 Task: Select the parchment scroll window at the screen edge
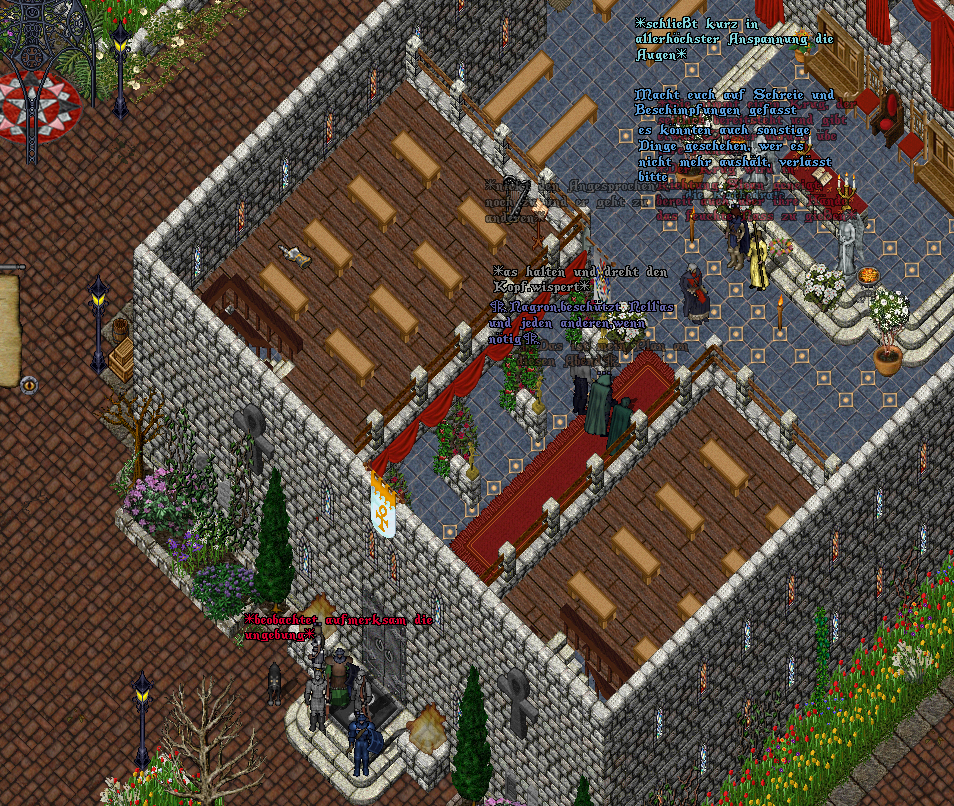coord(9,328)
